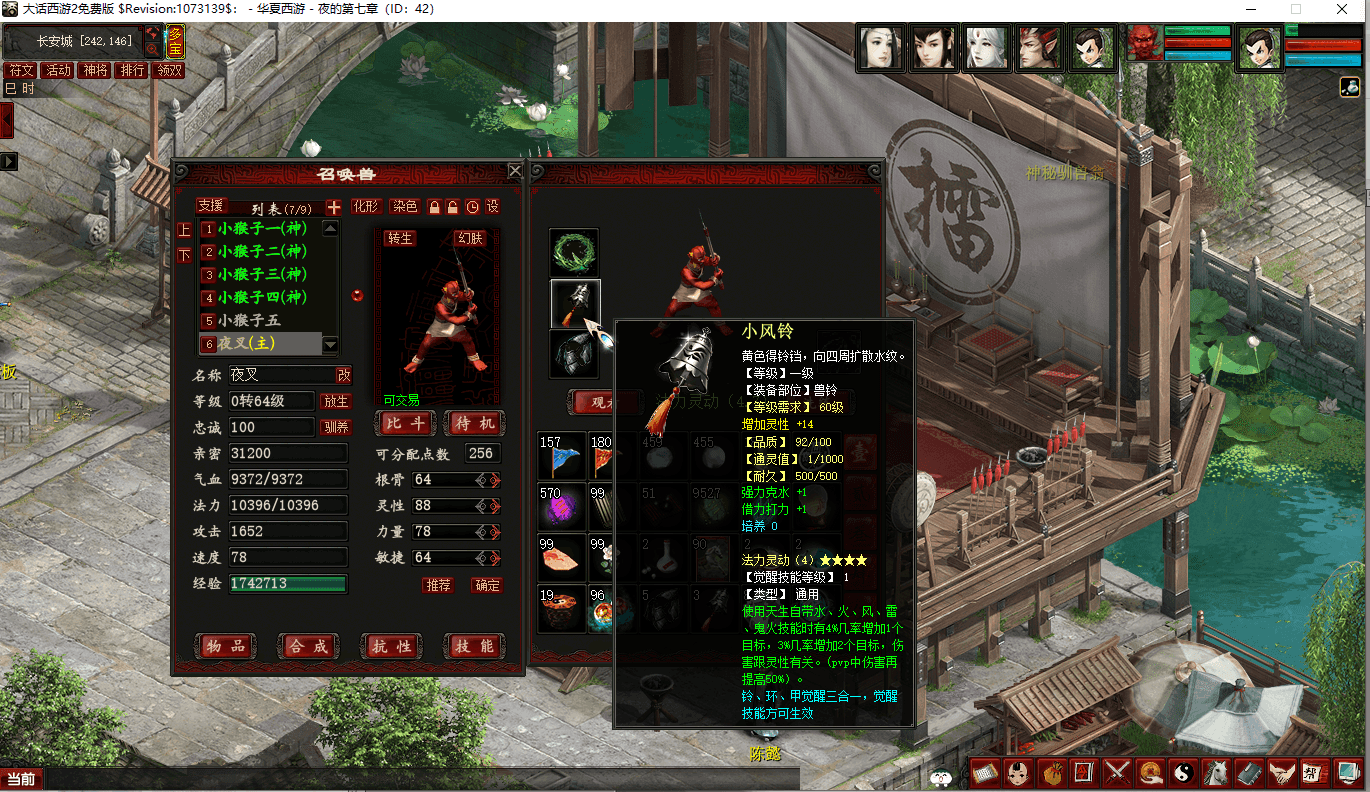1370x792 pixels.
Task: Open the 技能 skills panel
Action: click(473, 647)
